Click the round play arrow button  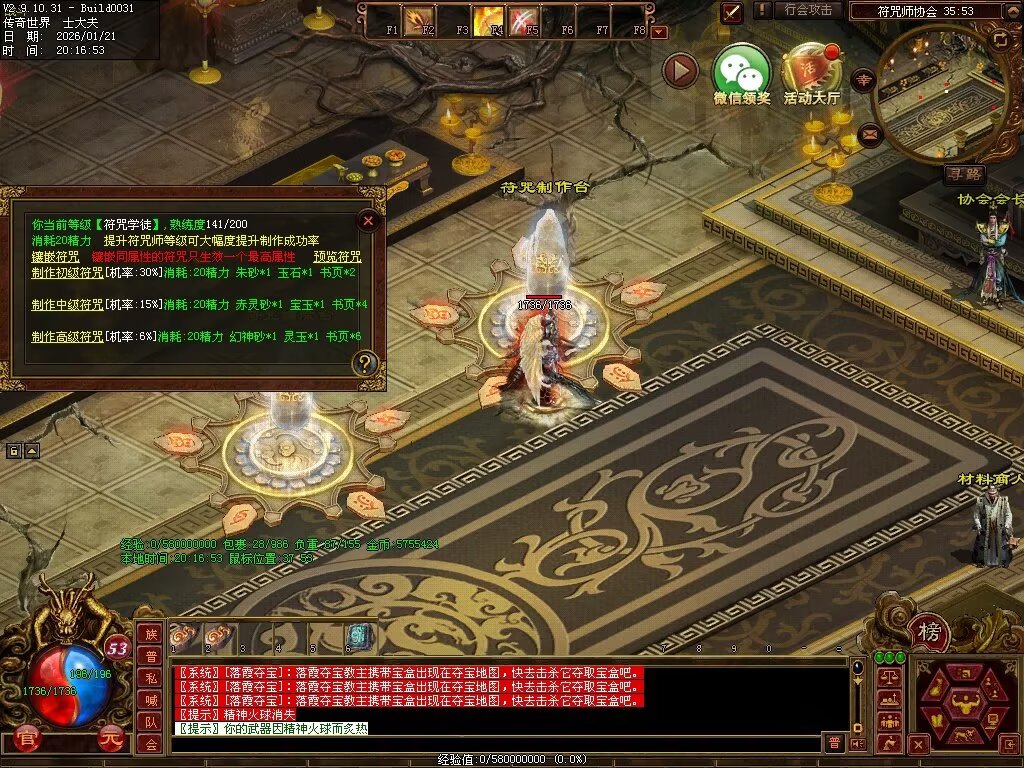[x=681, y=71]
